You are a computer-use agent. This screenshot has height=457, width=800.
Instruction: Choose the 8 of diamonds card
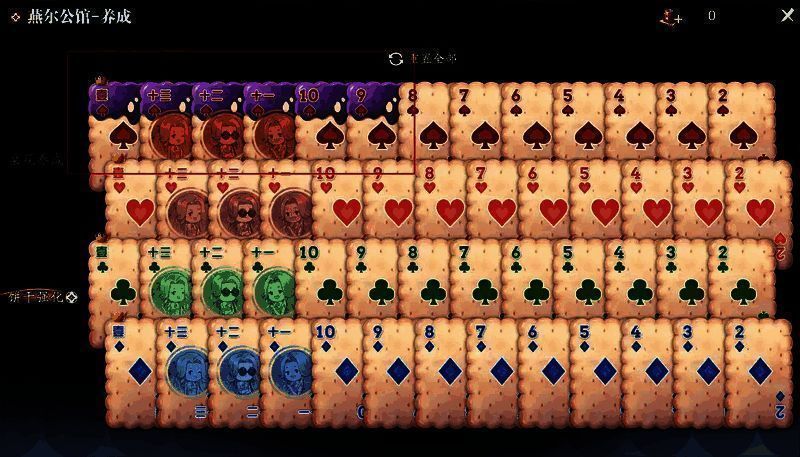click(443, 362)
